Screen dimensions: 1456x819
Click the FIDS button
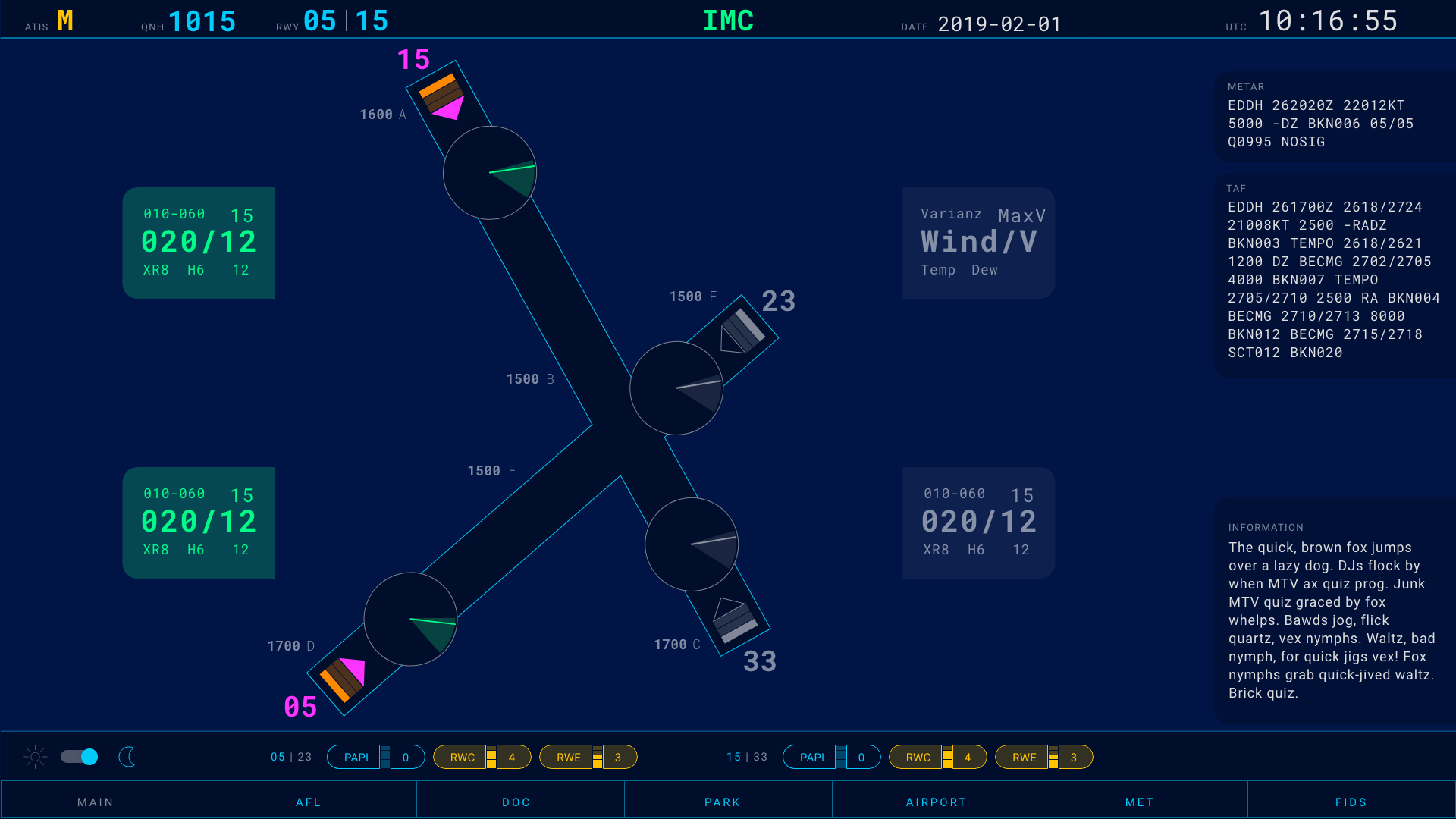pyautogui.click(x=1351, y=801)
